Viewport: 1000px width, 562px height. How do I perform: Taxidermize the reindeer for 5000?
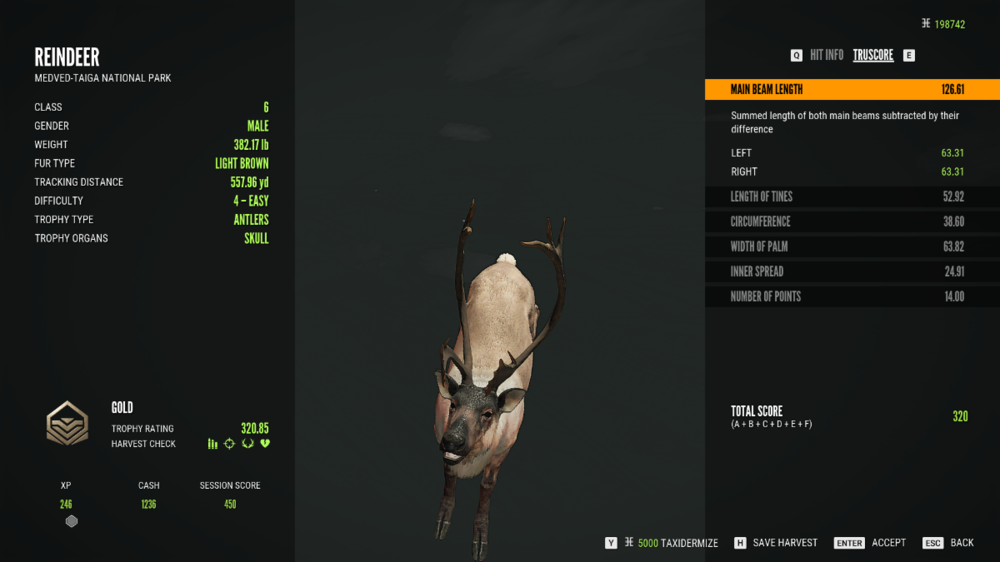point(671,543)
